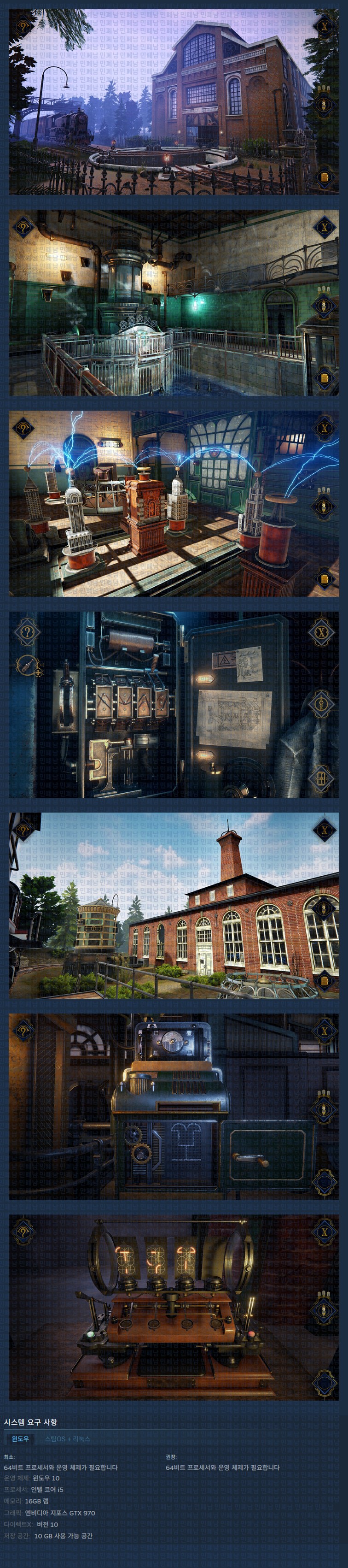Click the hint question mark in Tesla coil screenshot
This screenshot has width=348, height=1568.
(23, 427)
